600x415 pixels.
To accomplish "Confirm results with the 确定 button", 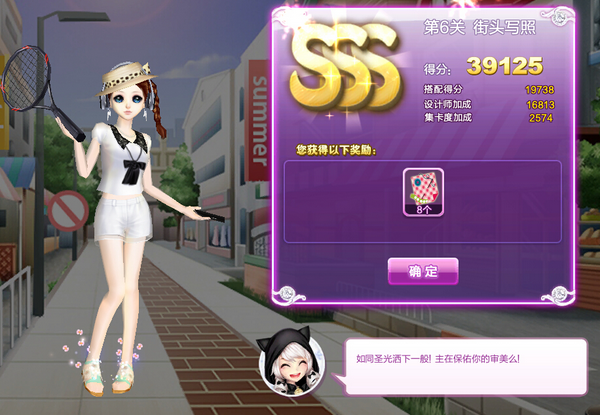I will pyautogui.click(x=423, y=271).
